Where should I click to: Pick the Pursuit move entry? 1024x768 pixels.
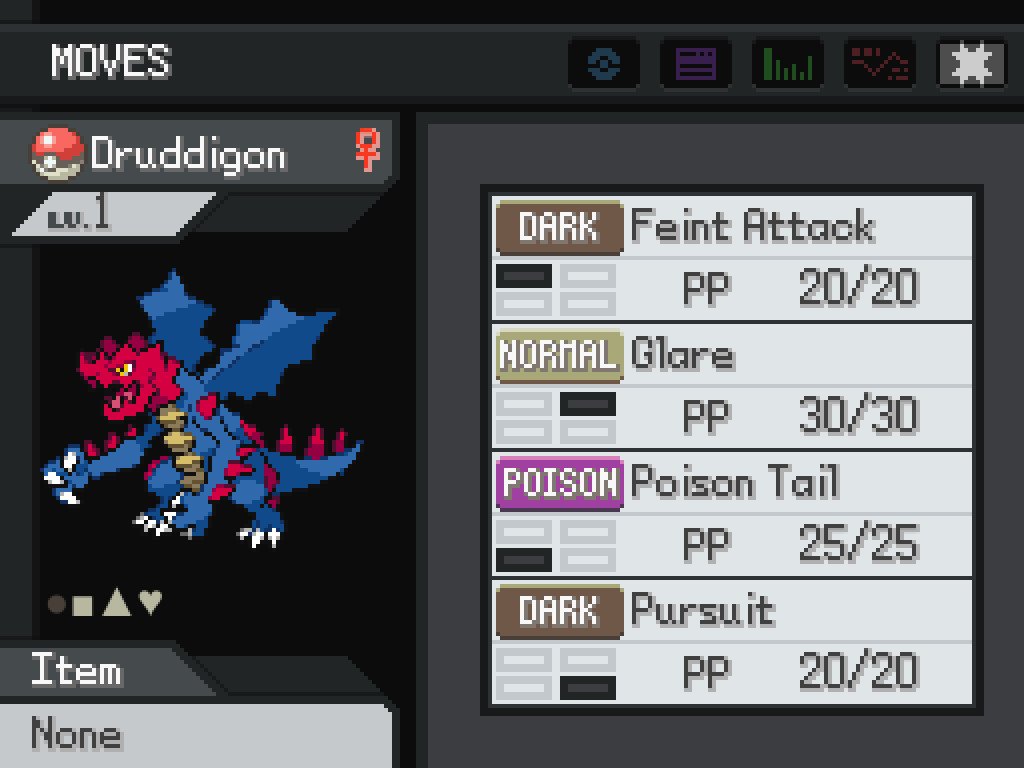[x=732, y=642]
